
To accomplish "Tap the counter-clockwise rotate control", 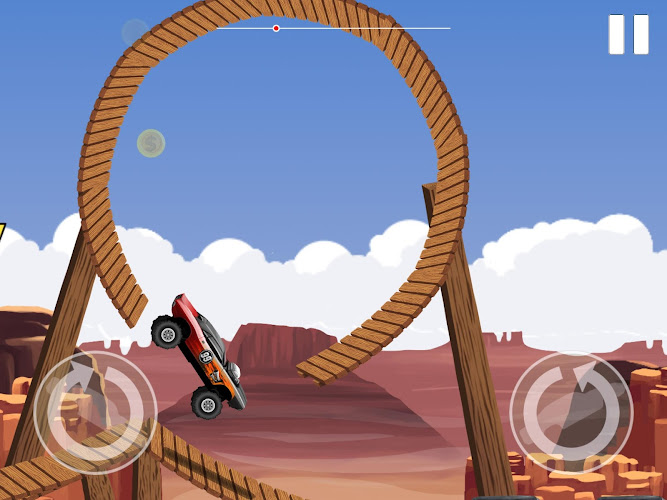I will point(571,411).
